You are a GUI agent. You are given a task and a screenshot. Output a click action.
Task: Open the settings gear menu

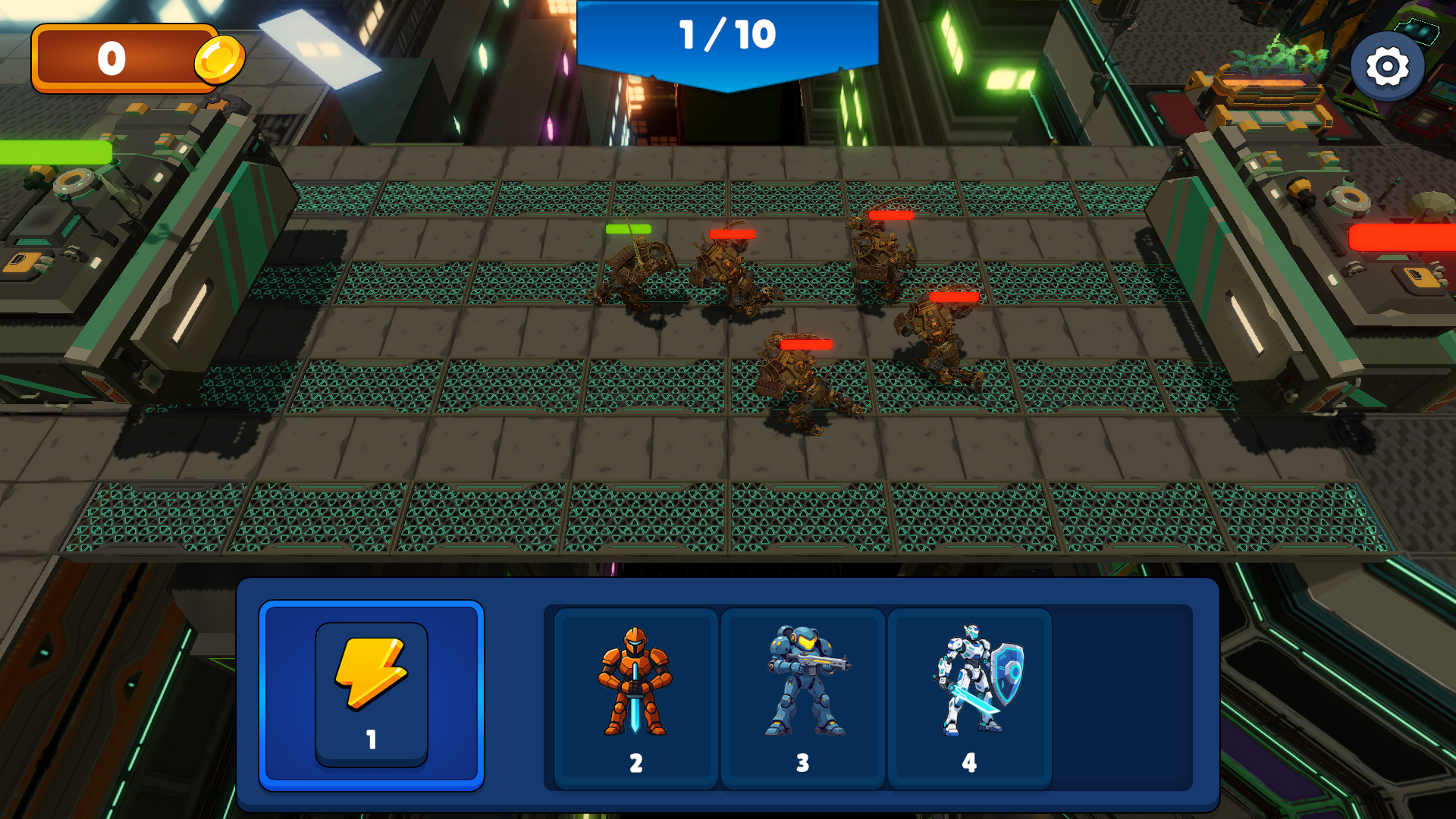1388,67
